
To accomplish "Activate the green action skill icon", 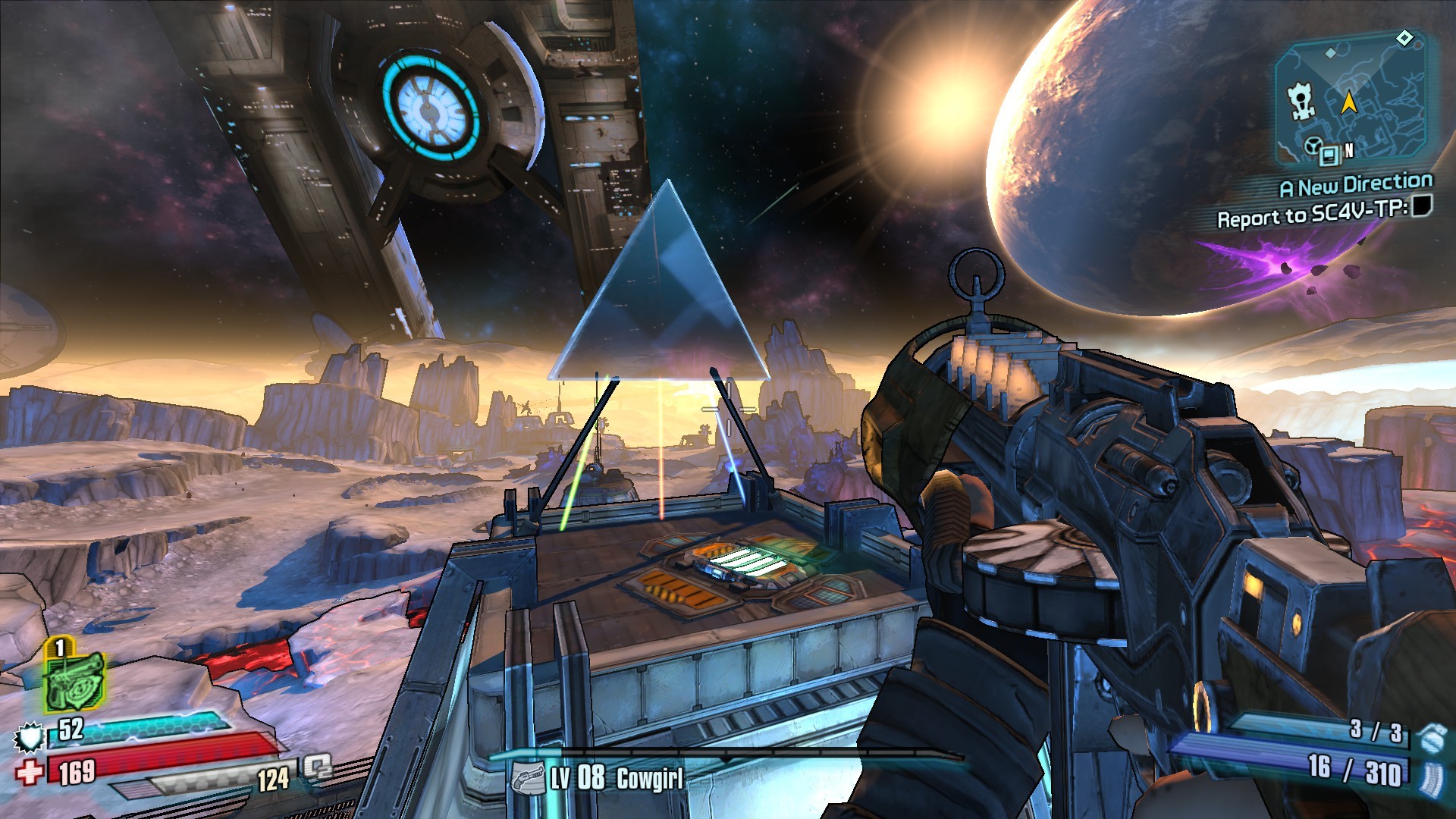I will 74,680.
